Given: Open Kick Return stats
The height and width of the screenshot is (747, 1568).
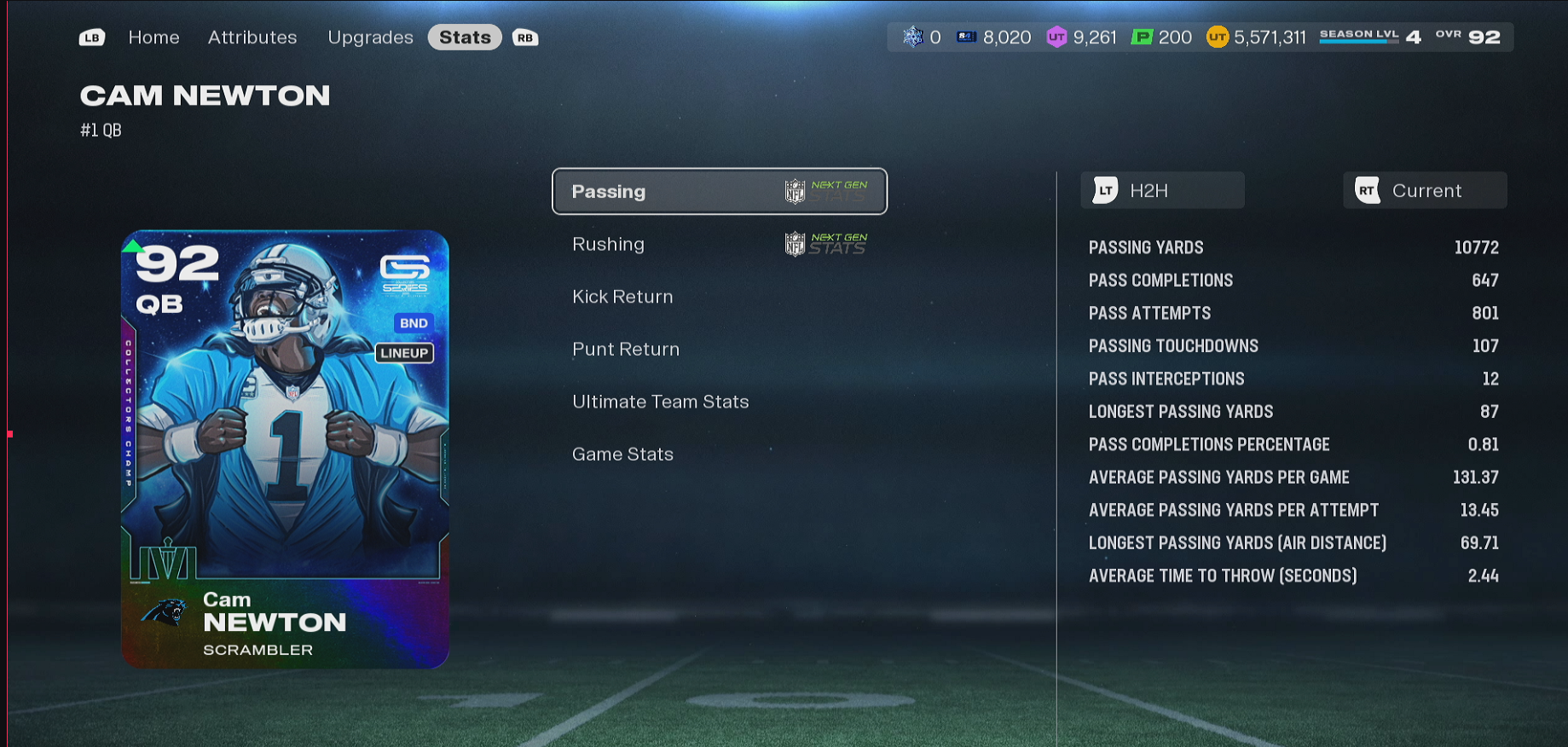Looking at the screenshot, I should click(x=623, y=297).
